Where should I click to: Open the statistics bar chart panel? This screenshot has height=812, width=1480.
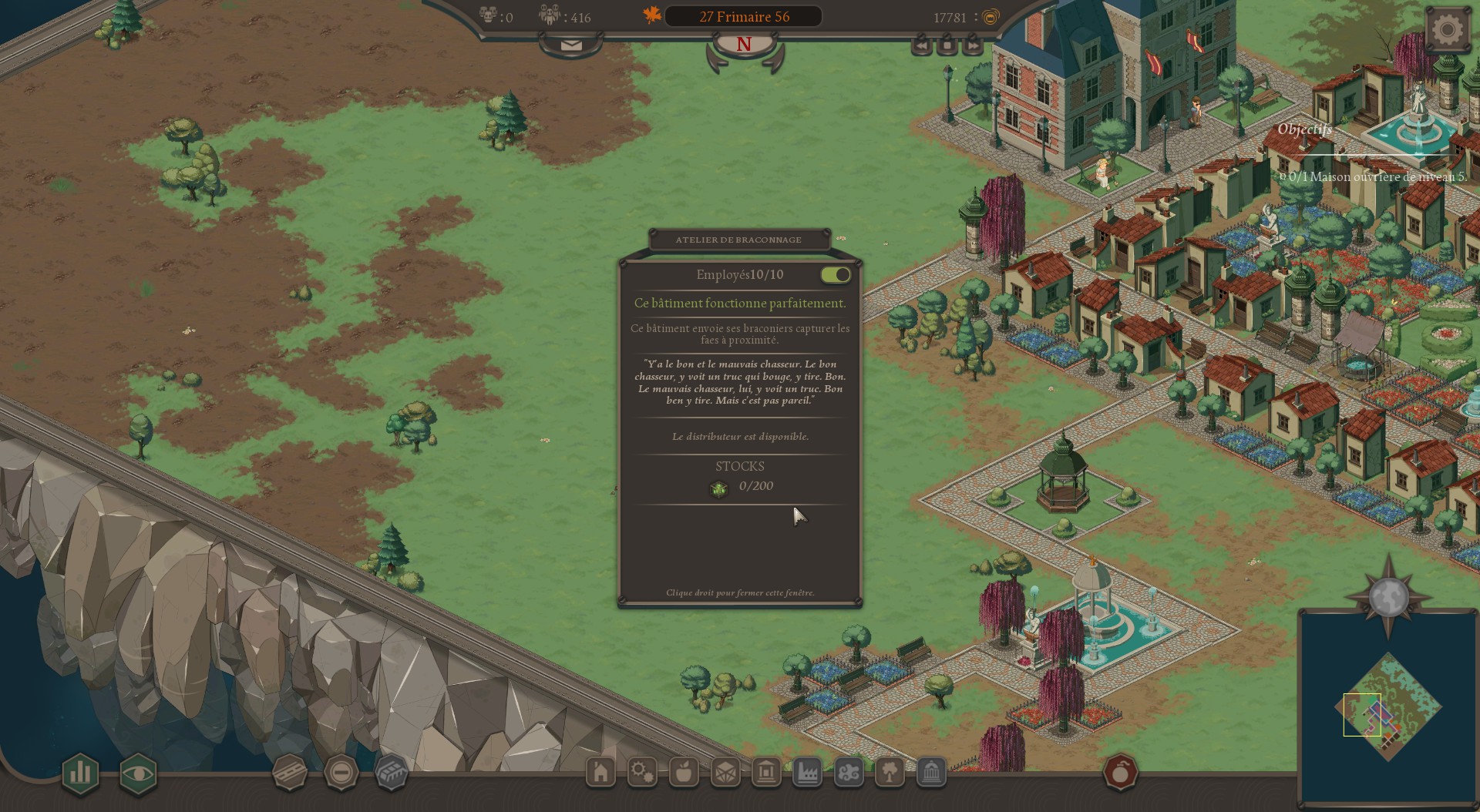click(x=80, y=774)
